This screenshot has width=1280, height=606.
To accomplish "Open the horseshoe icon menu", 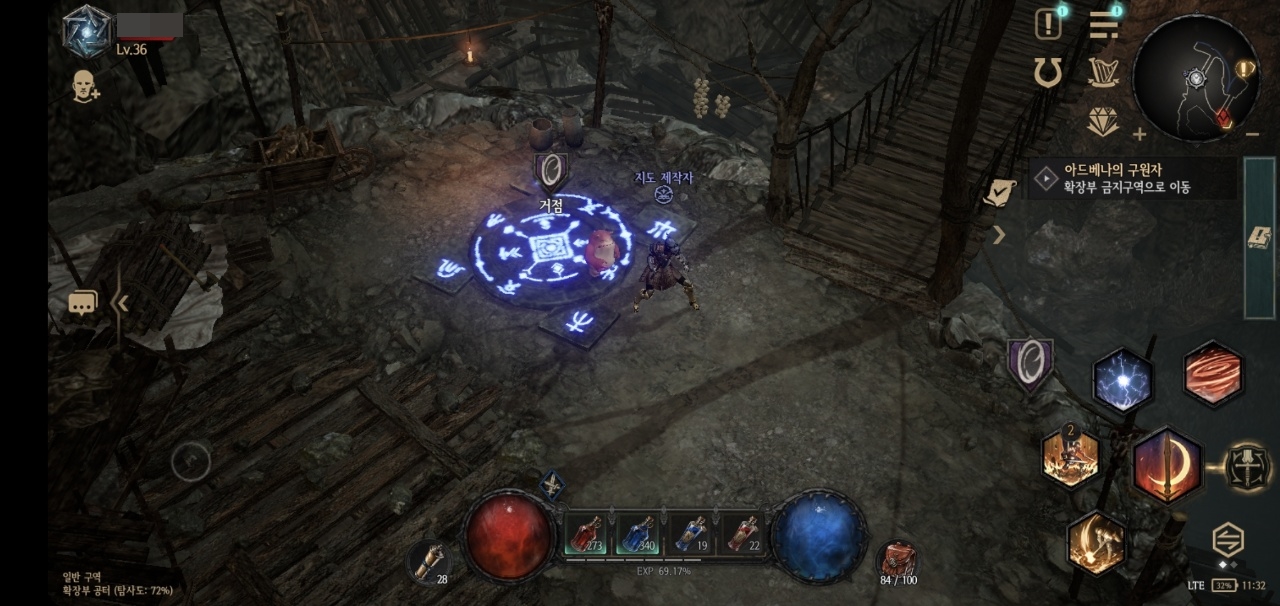I will tap(1048, 72).
